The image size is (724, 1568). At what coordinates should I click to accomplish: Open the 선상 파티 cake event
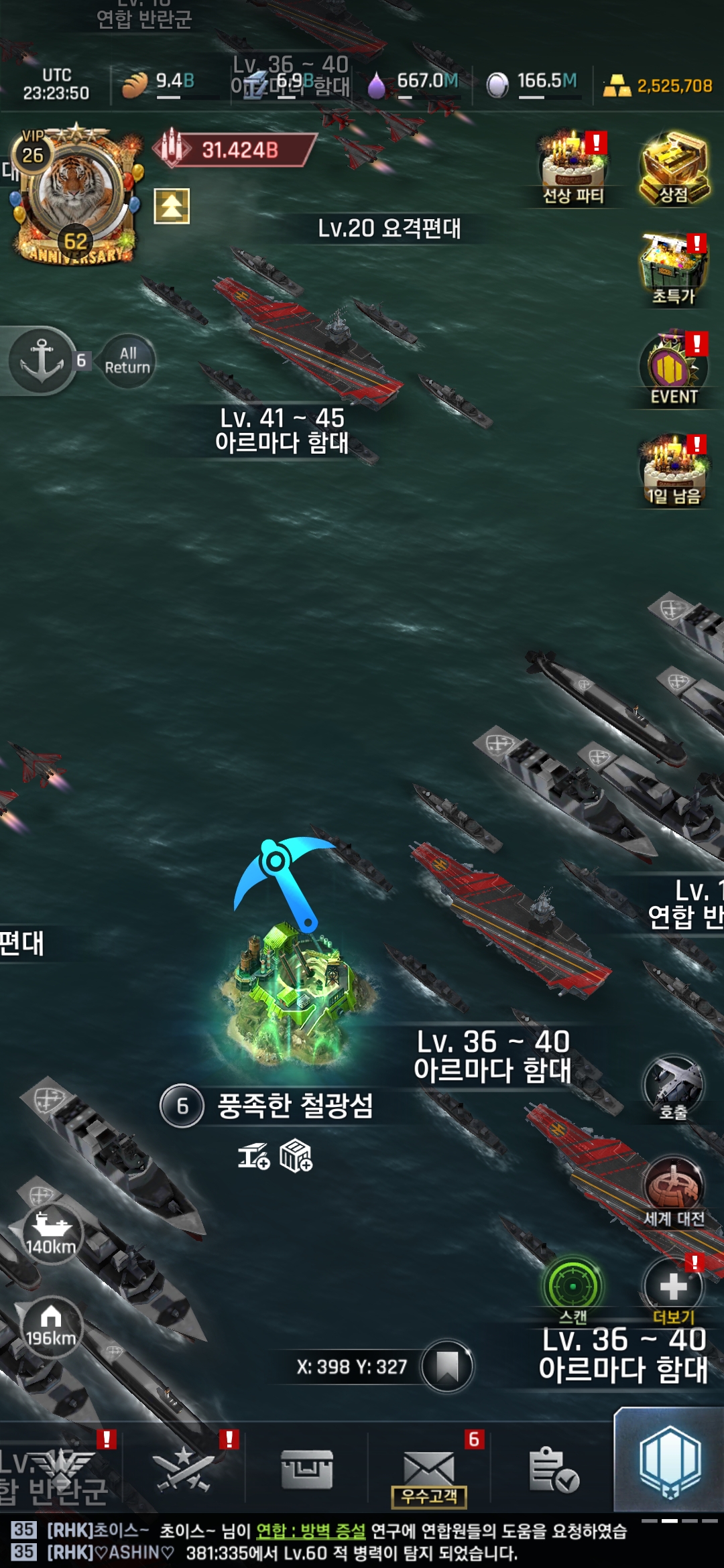pyautogui.click(x=573, y=169)
